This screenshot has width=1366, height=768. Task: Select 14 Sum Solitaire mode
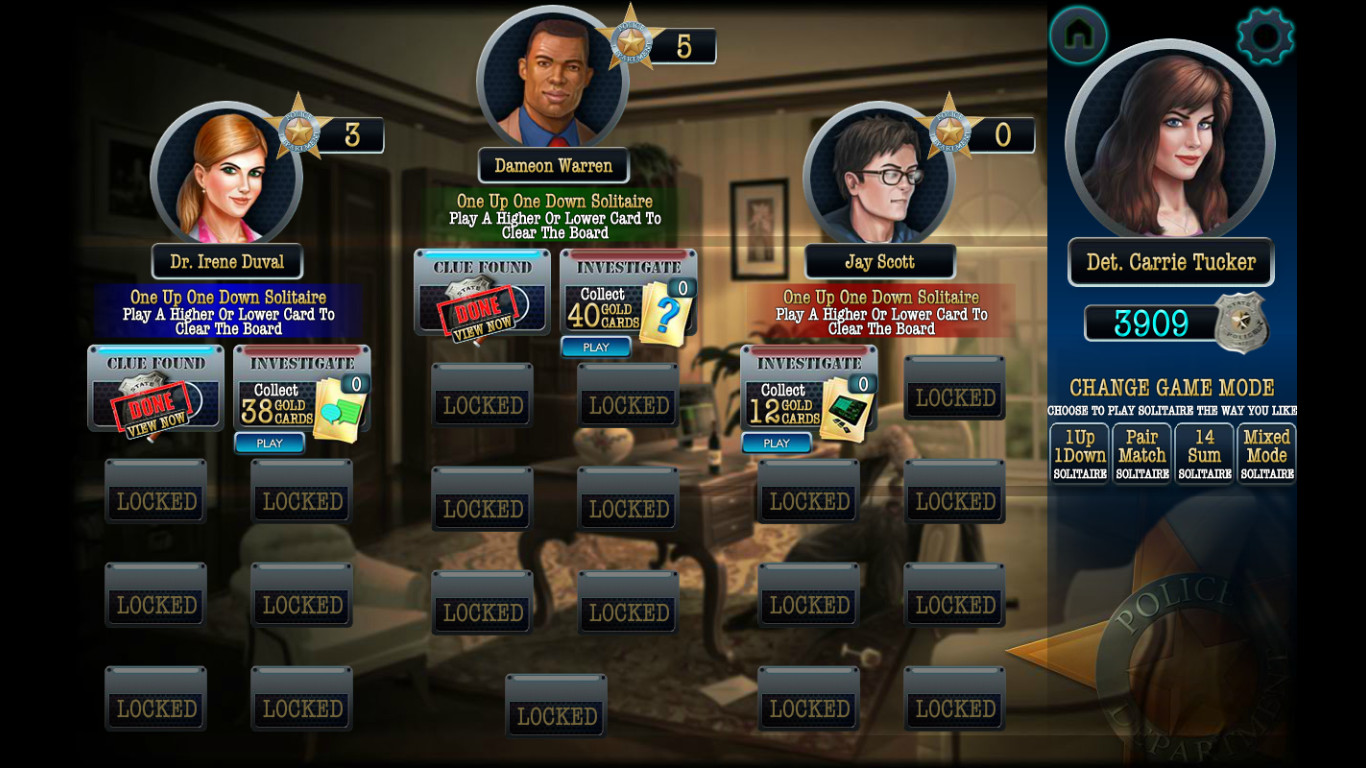(x=1204, y=451)
